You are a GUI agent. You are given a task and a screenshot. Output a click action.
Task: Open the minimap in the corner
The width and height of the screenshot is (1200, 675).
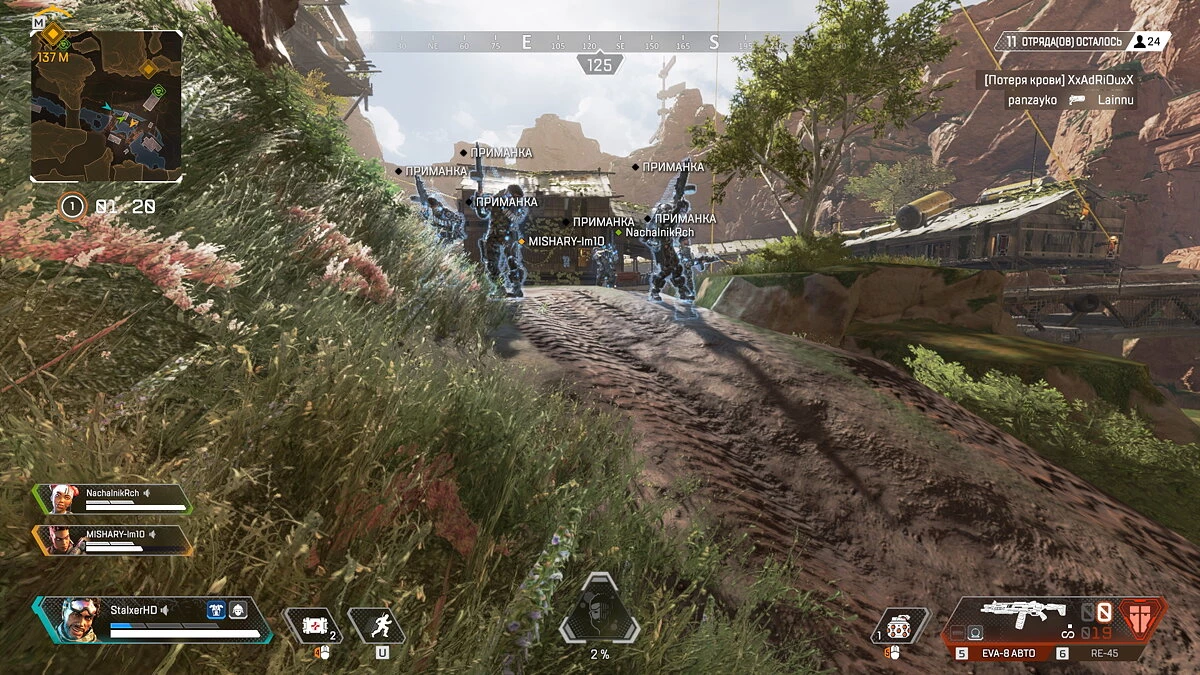click(106, 105)
